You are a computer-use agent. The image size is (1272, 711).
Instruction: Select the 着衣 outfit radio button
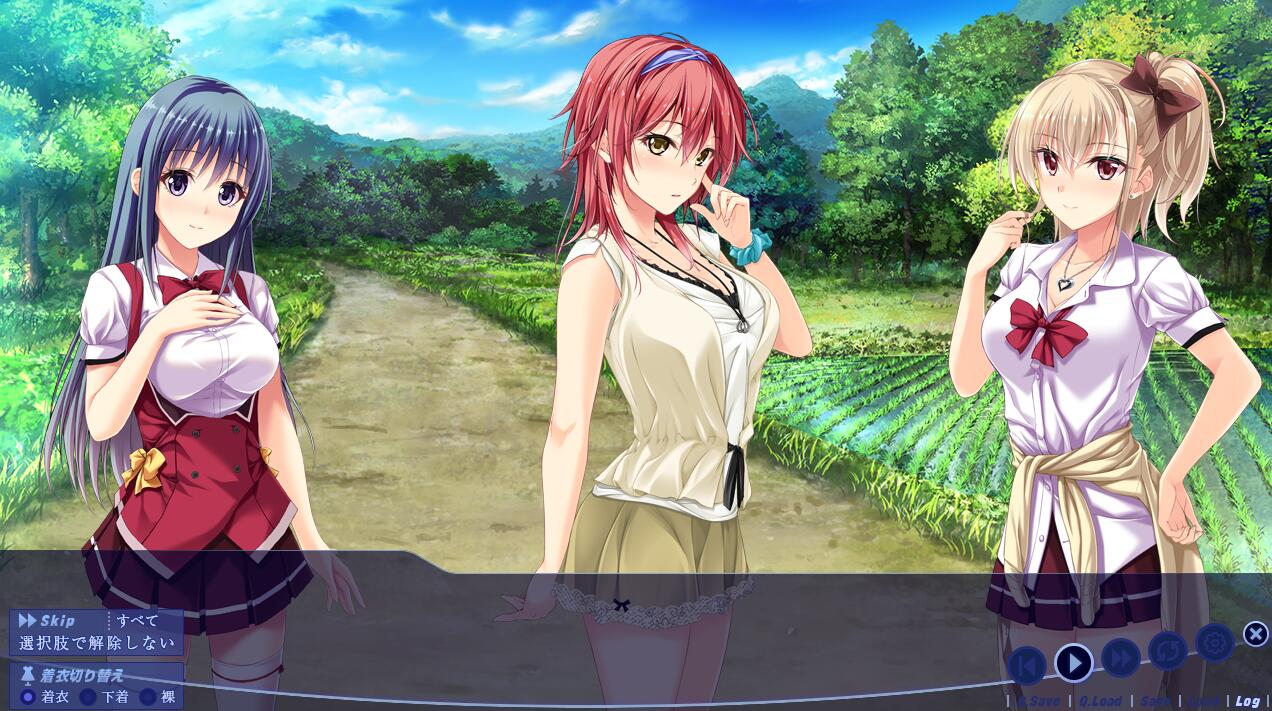[x=28, y=697]
